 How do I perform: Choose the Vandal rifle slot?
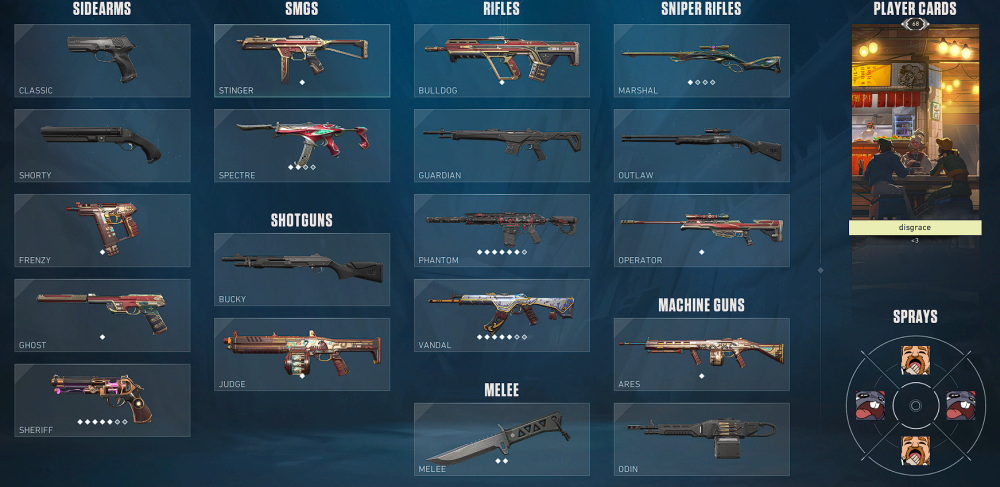[502, 315]
